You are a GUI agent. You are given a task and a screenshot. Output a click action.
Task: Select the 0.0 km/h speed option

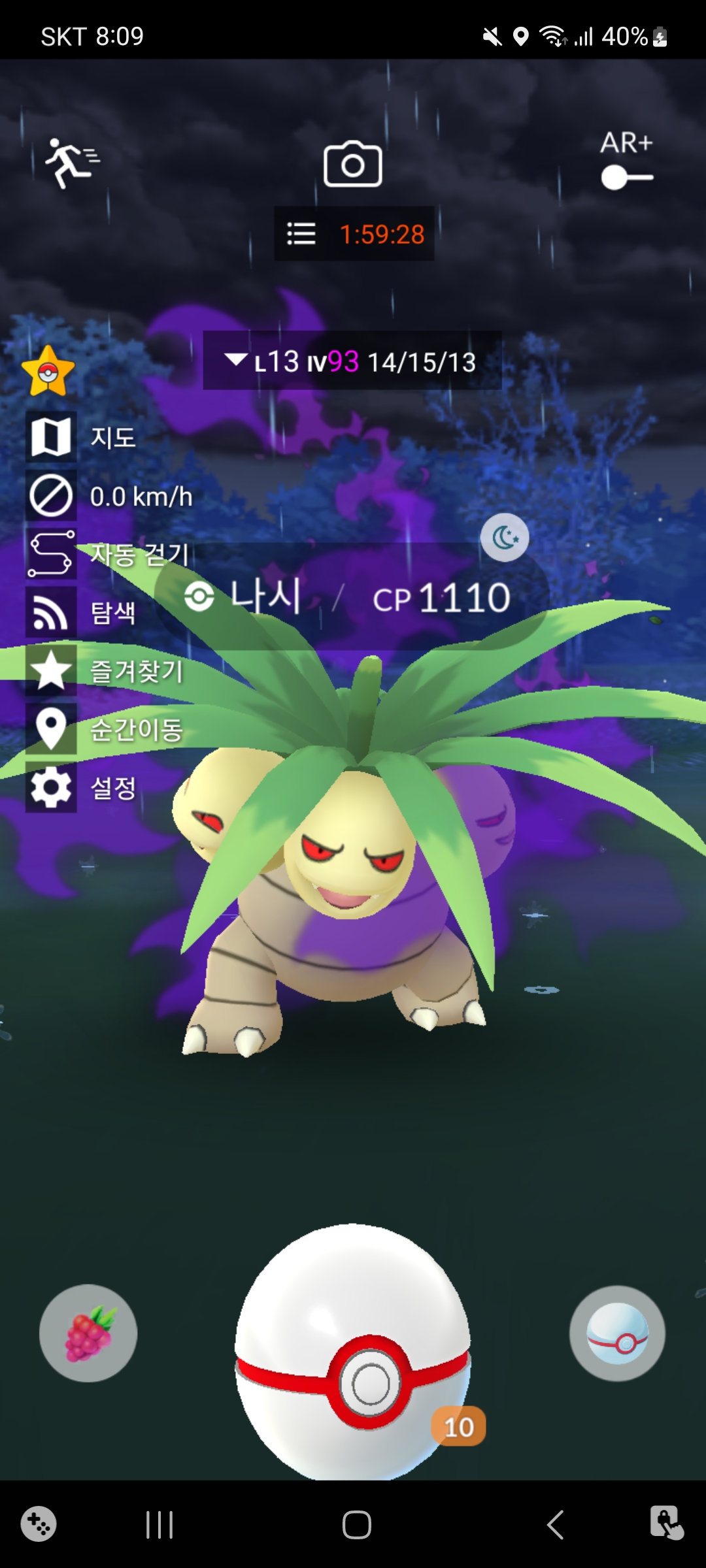click(51, 496)
